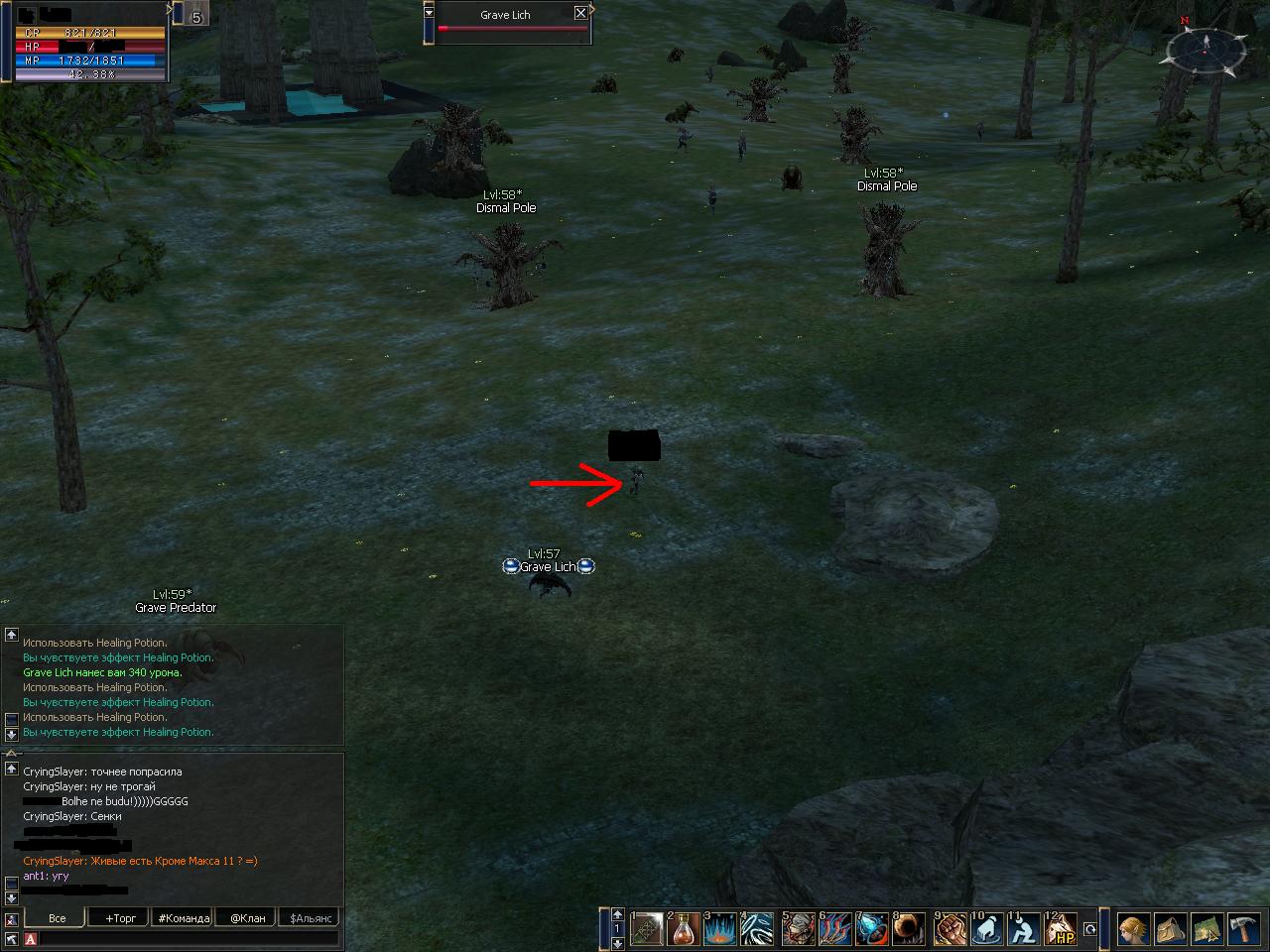Close the Grave Lich target window

pyautogui.click(x=580, y=13)
